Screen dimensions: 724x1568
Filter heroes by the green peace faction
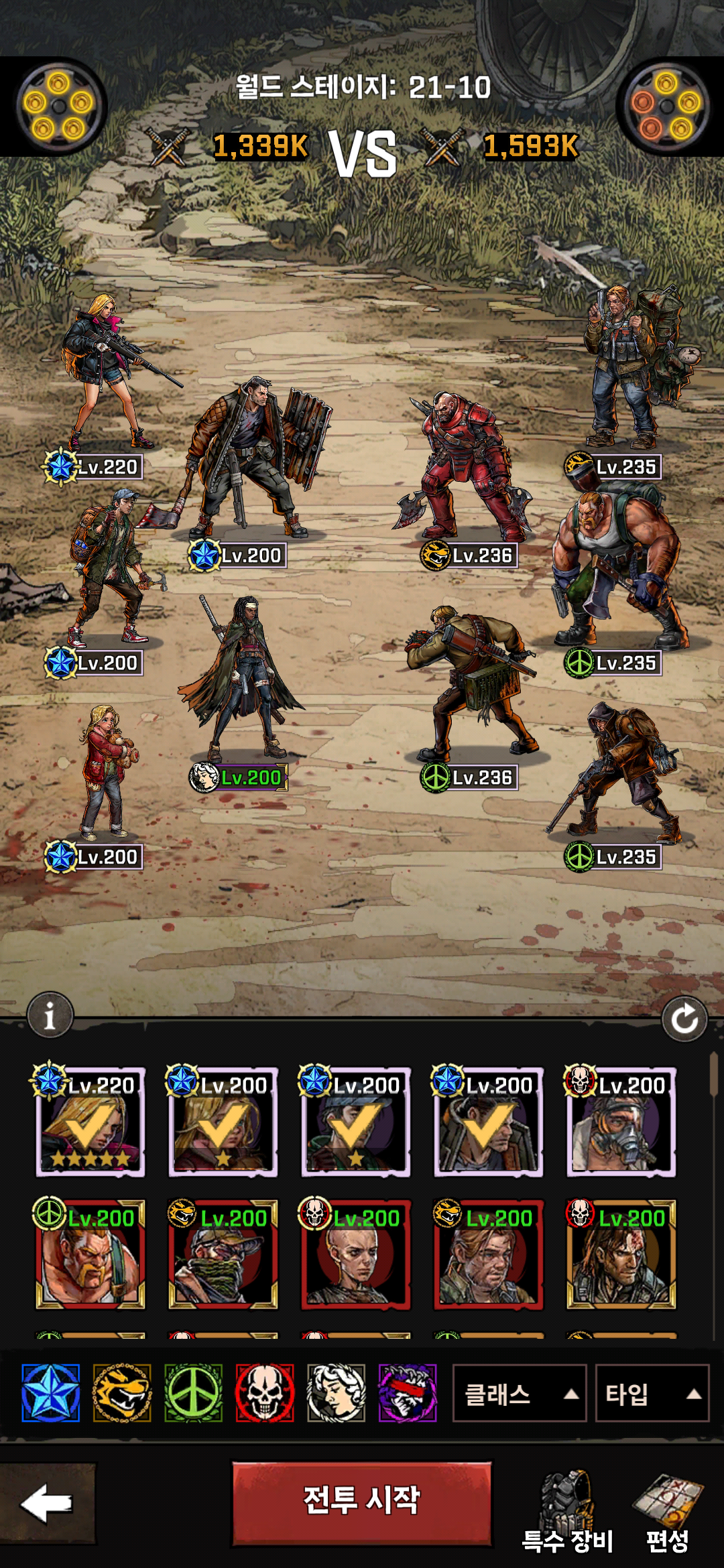tap(194, 1393)
